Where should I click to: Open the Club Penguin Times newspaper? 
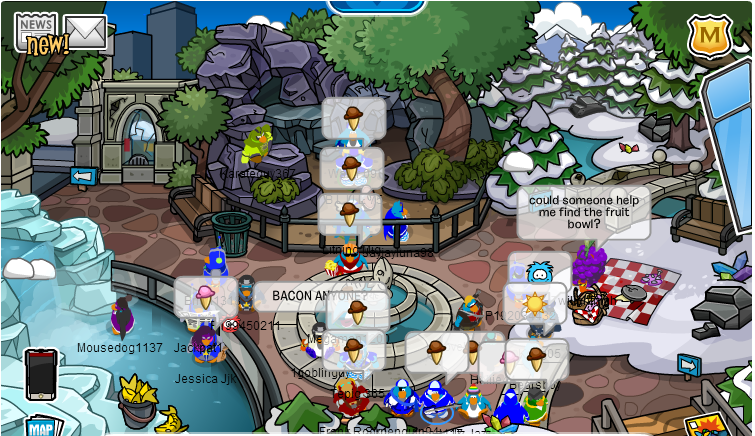click(x=36, y=32)
